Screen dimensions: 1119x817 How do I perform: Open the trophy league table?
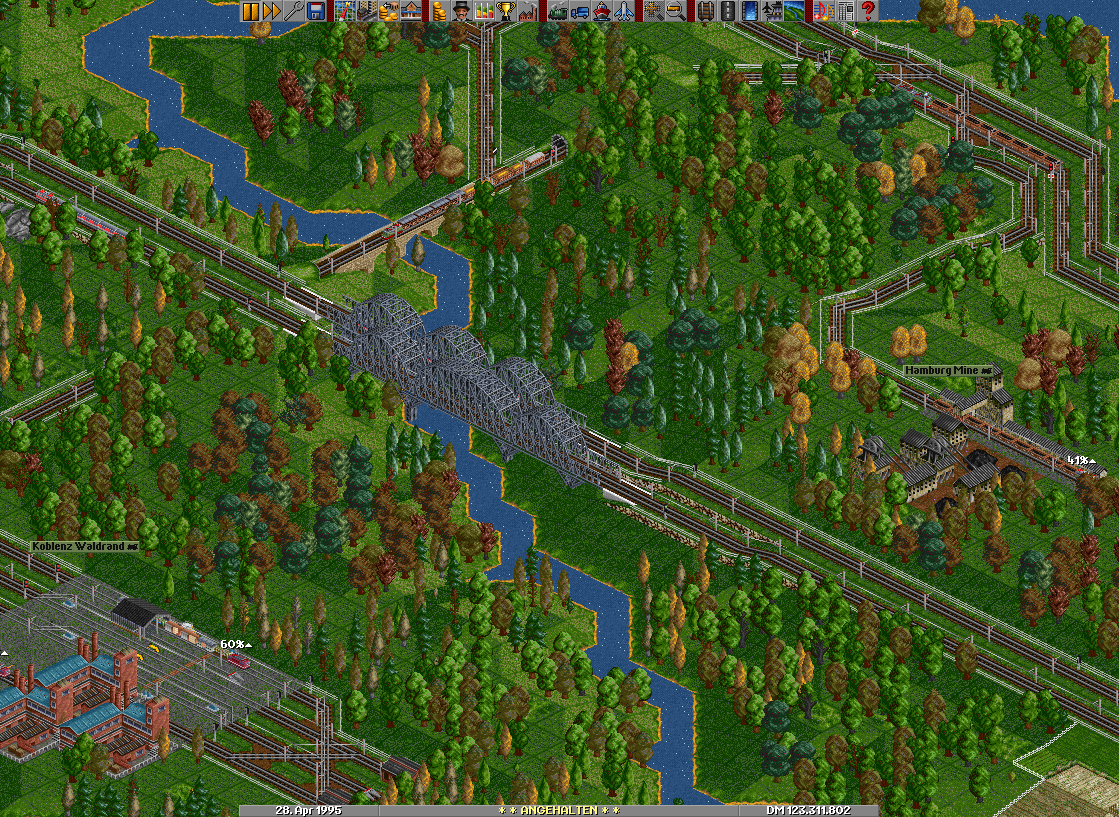click(x=507, y=11)
